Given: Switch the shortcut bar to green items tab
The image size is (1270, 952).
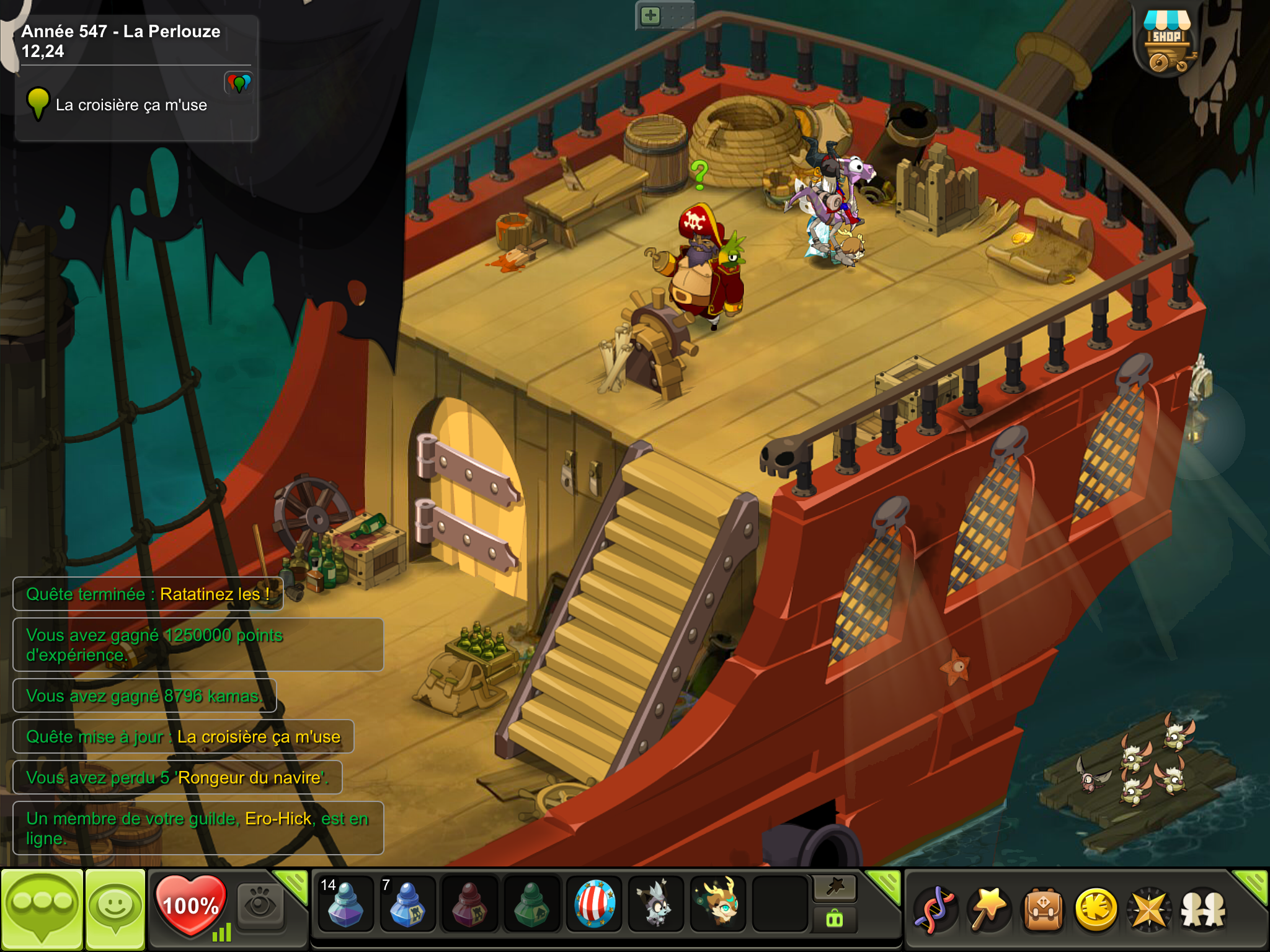Looking at the screenshot, I should point(835,919).
